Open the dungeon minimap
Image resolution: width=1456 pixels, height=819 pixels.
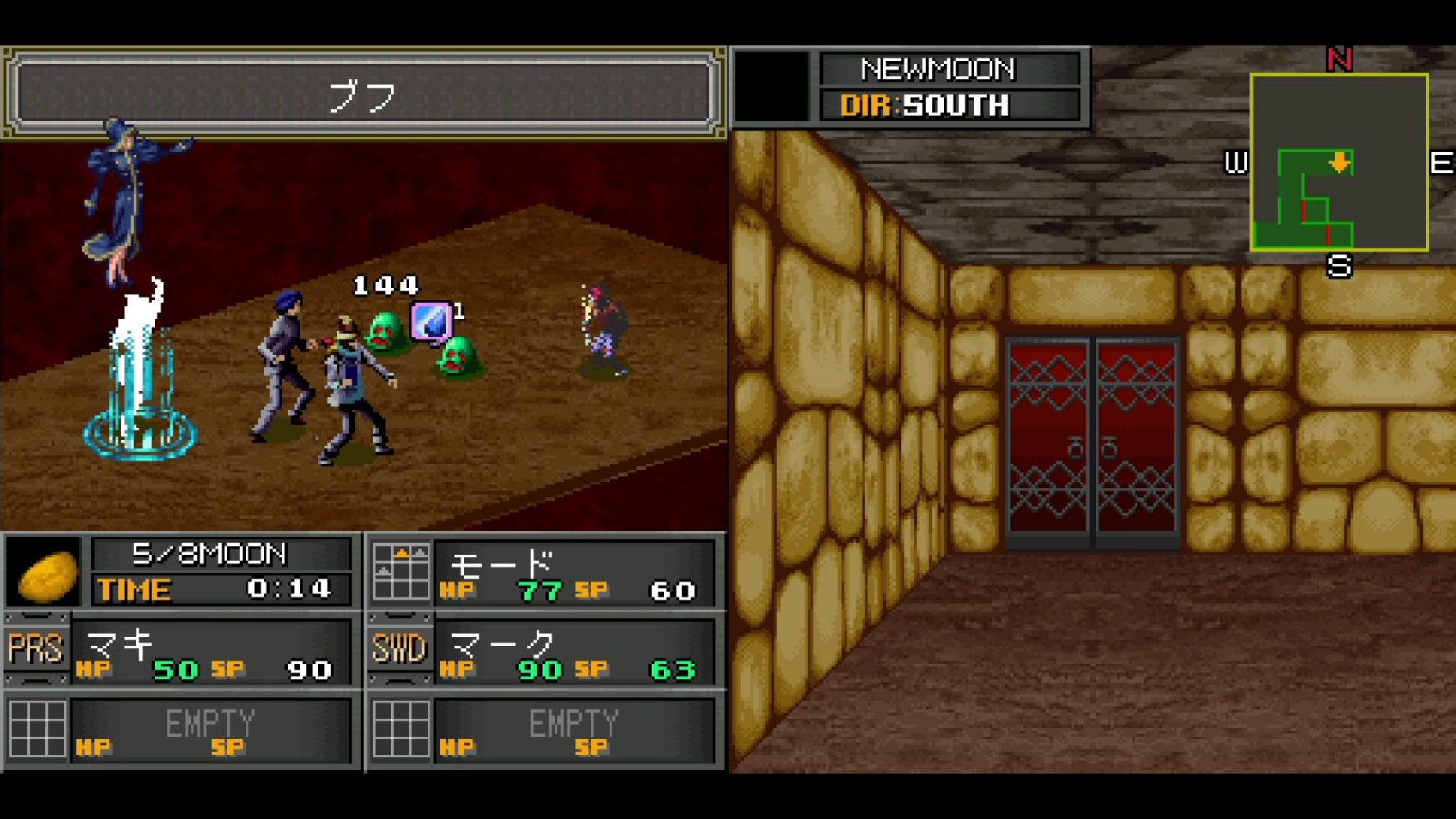tap(1338, 162)
